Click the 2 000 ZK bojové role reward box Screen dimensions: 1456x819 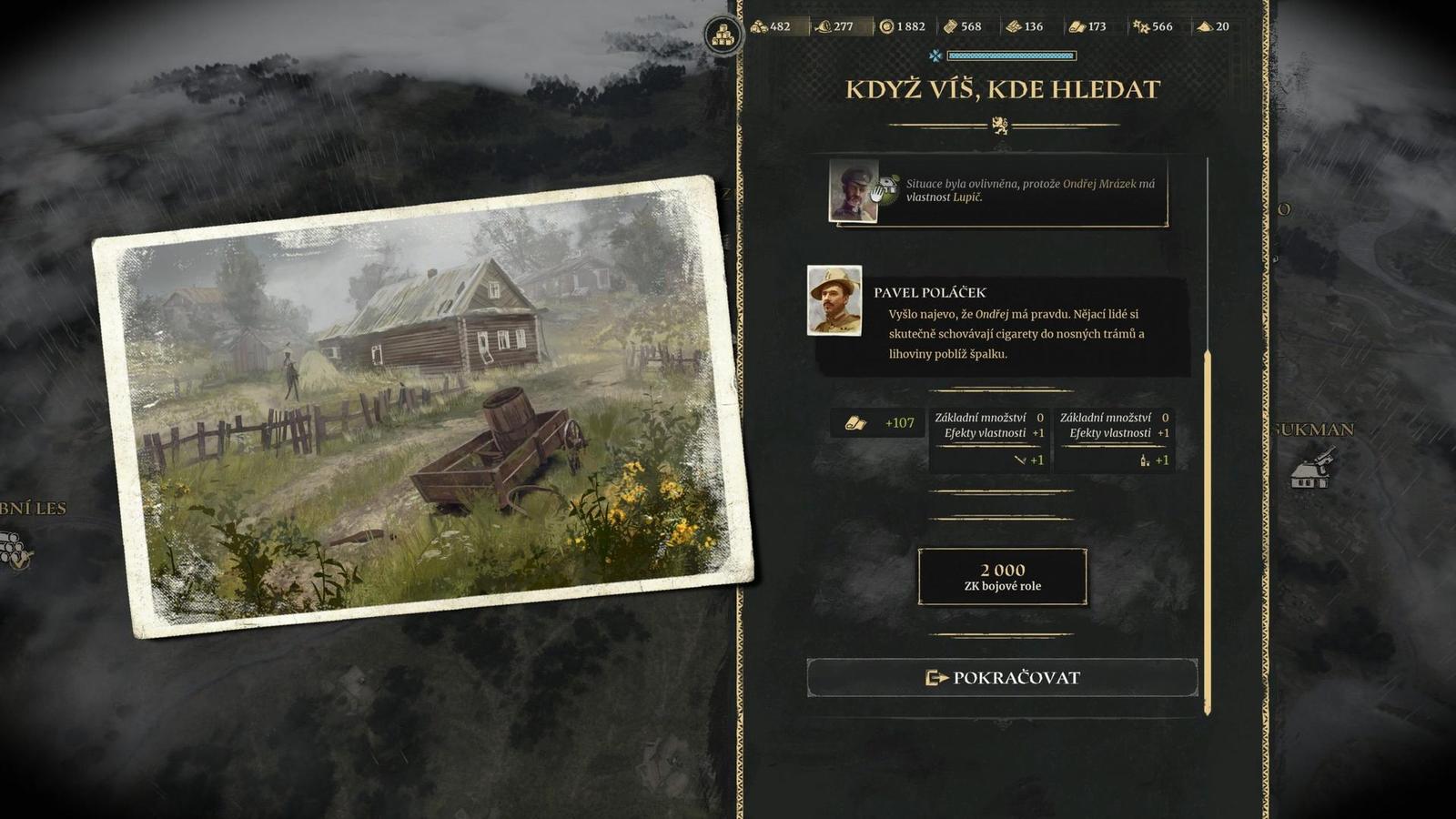coord(1001,575)
